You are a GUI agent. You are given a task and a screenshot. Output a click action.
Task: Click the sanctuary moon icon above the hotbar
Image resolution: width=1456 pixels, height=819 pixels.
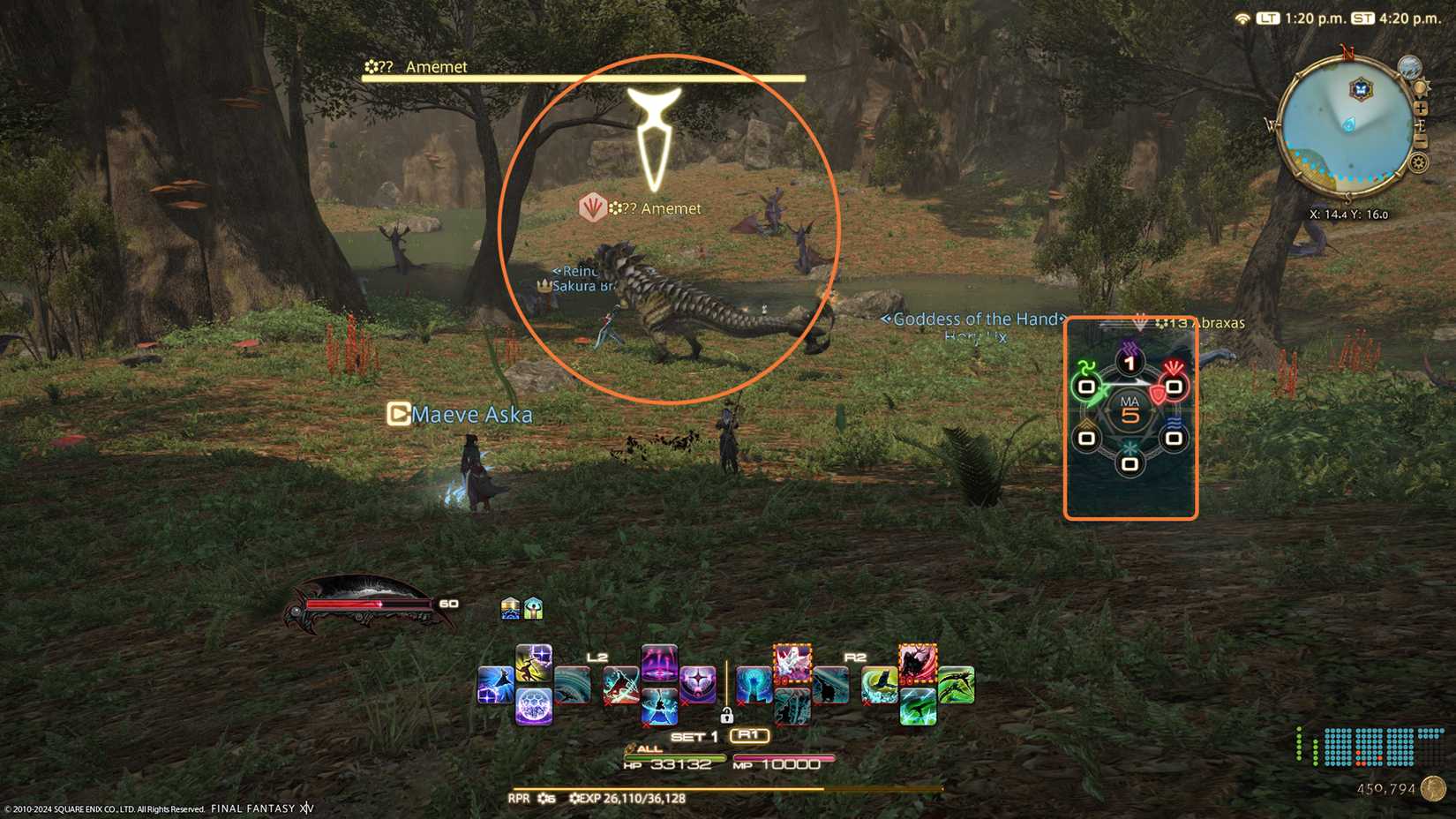[x=510, y=607]
